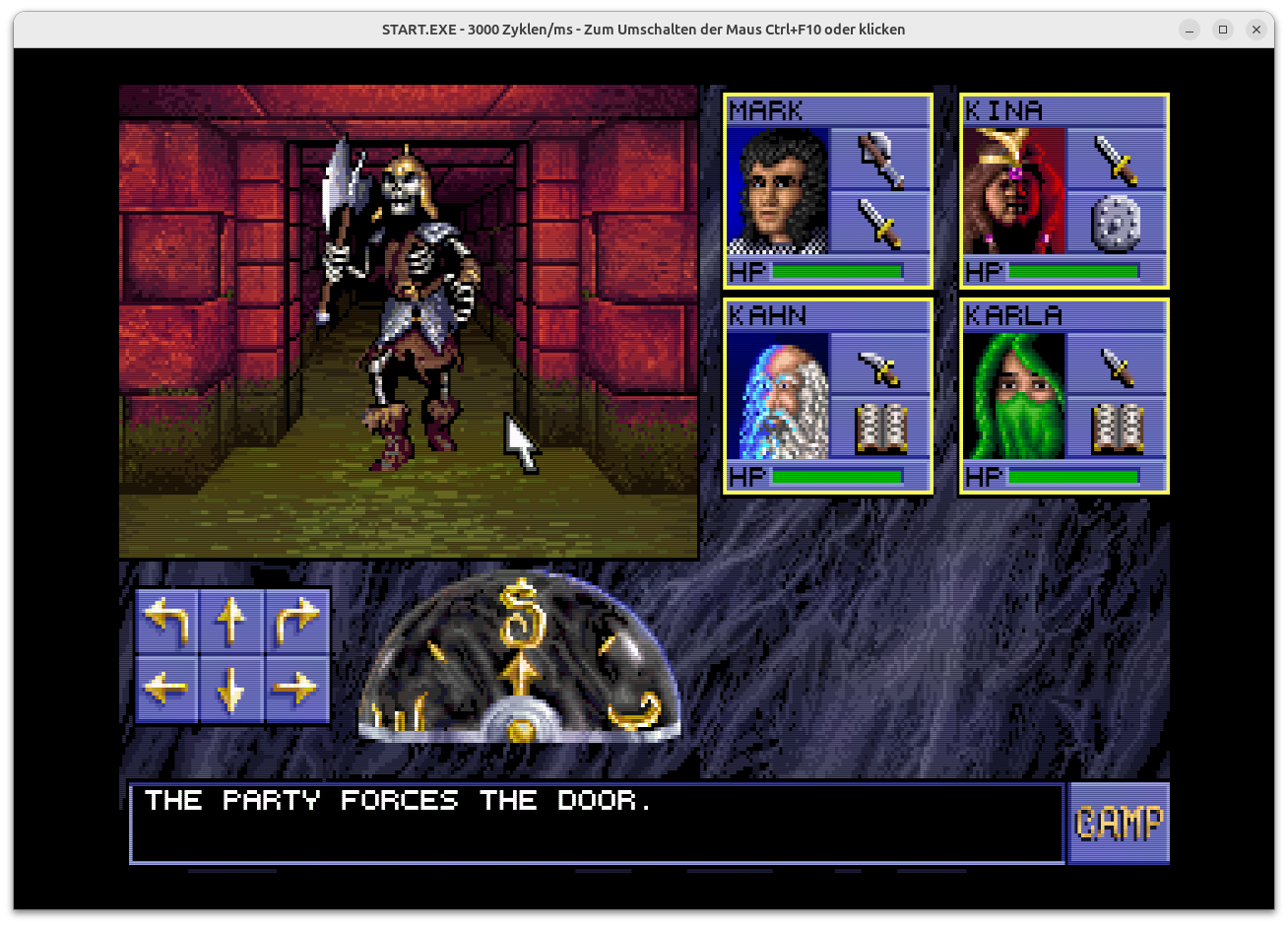Screen dimensions: 1288x926
Task: Turn left with the curved arrow
Action: tap(166, 621)
